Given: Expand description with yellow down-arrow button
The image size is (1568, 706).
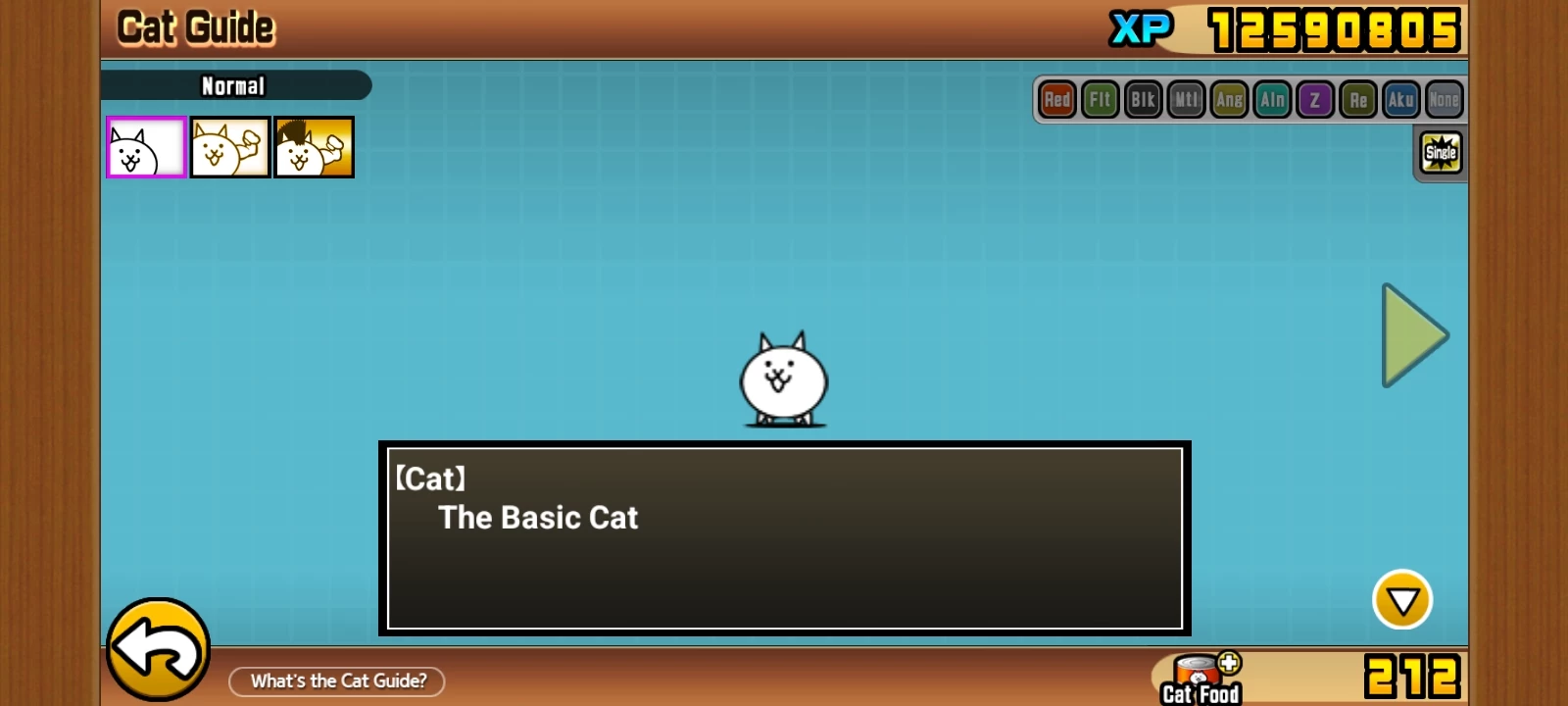Looking at the screenshot, I should click(1401, 599).
